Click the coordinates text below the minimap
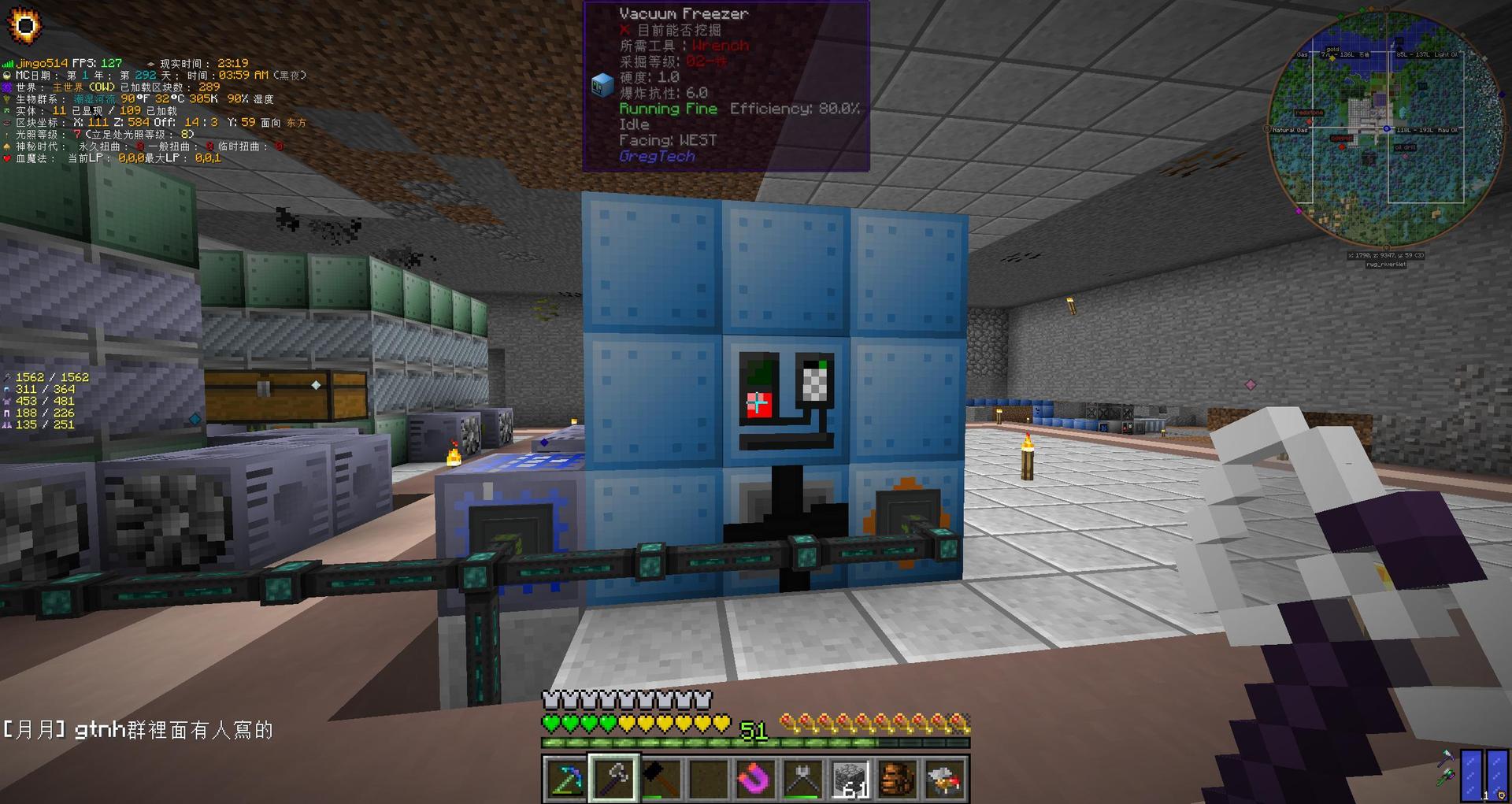The image size is (1512, 804). click(1385, 255)
